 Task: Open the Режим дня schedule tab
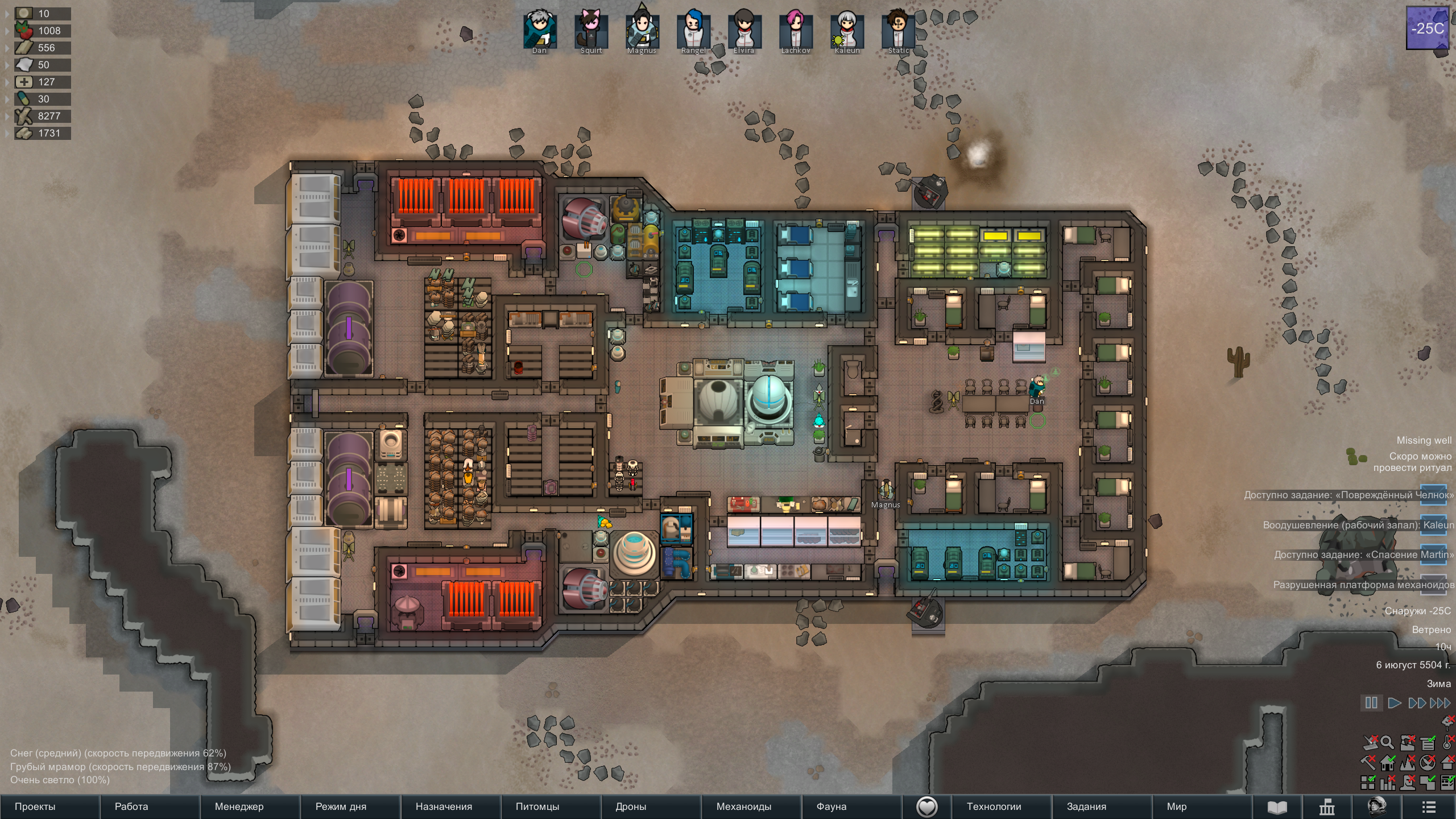(341, 806)
